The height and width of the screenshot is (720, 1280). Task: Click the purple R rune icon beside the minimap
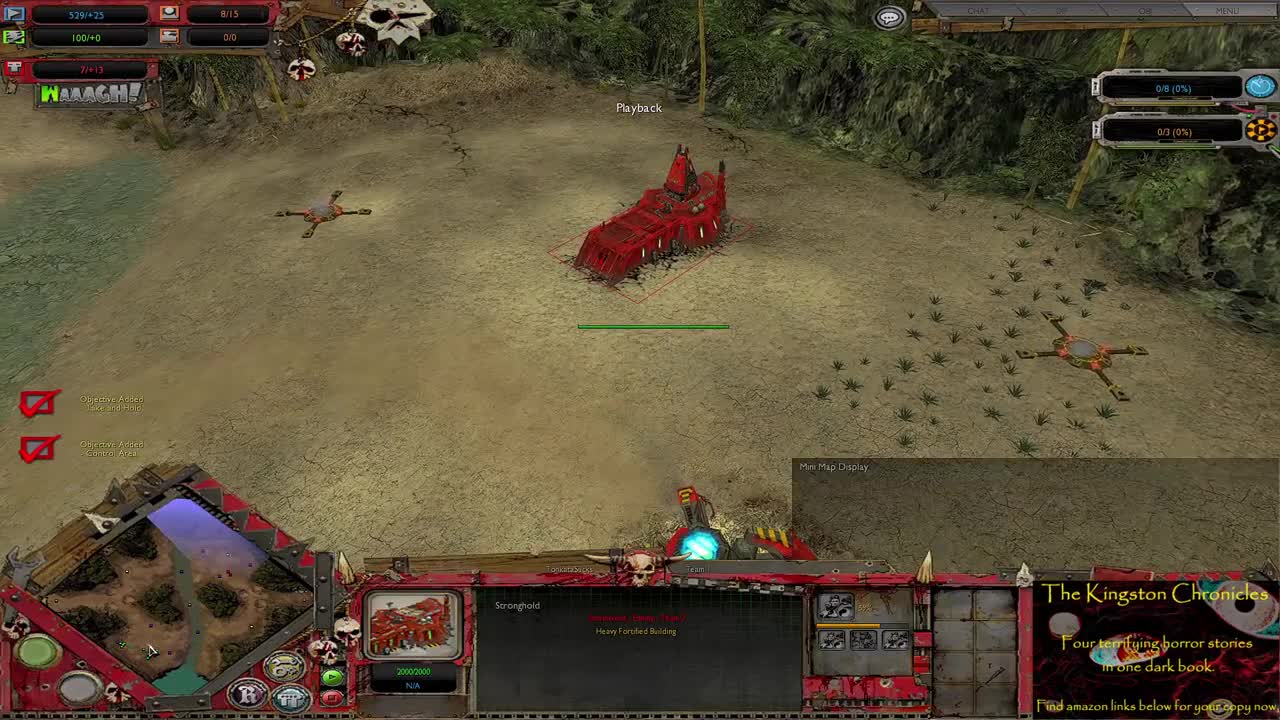pyautogui.click(x=247, y=694)
